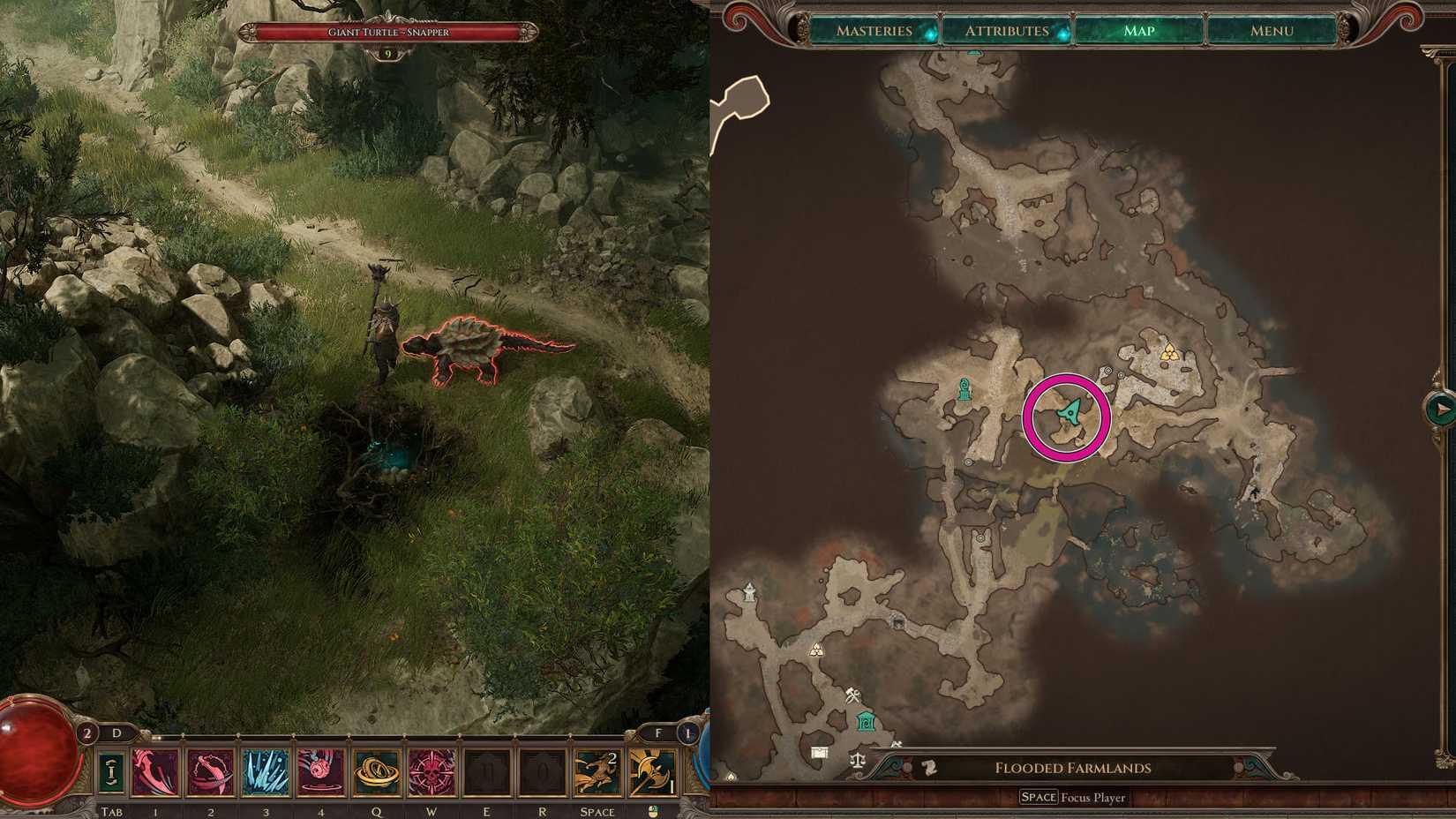Open the Attributes tab

pyautogui.click(x=1006, y=30)
